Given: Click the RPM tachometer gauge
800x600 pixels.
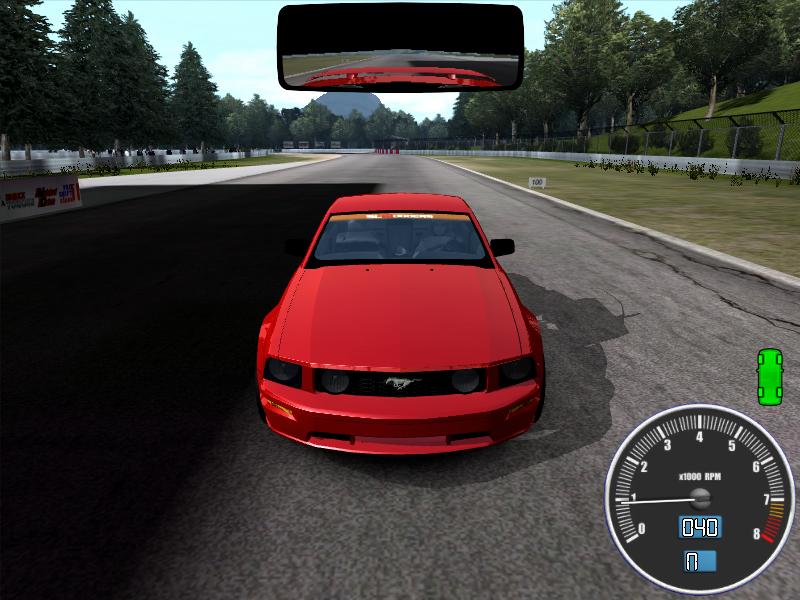Looking at the screenshot, I should [x=698, y=489].
